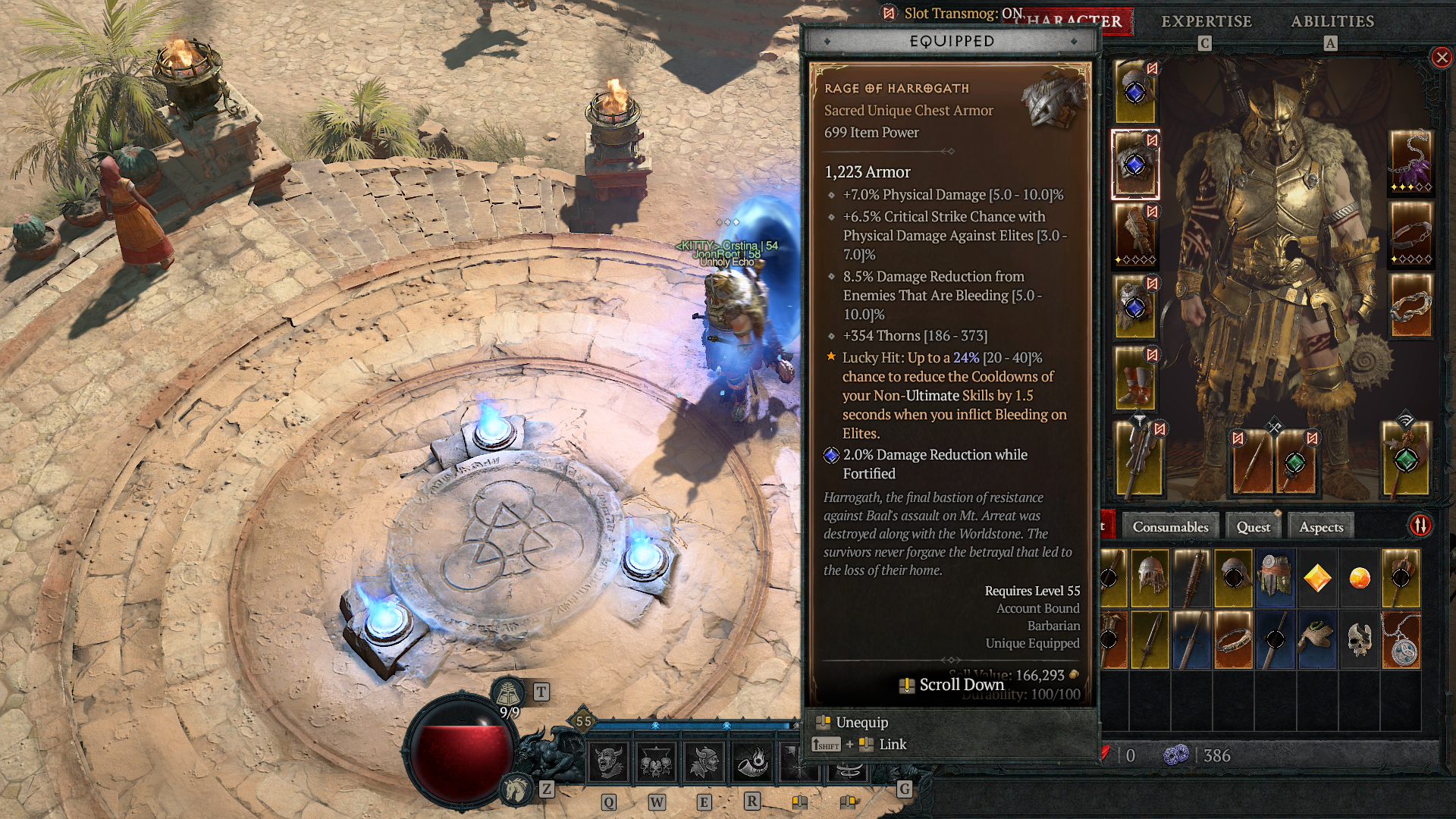
Task: Open the Aspects inventory tab
Action: pos(1320,526)
